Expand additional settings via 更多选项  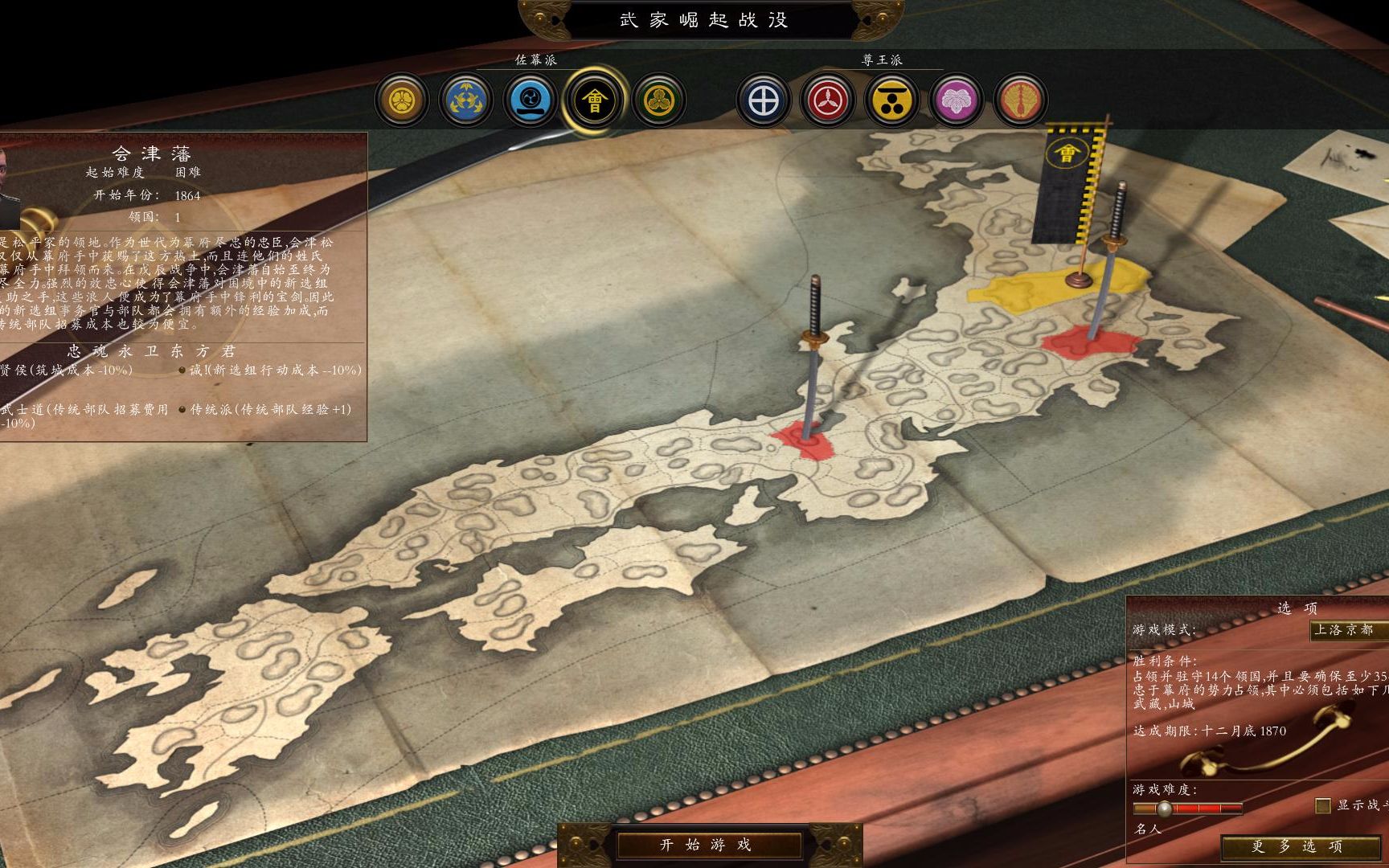(1297, 846)
